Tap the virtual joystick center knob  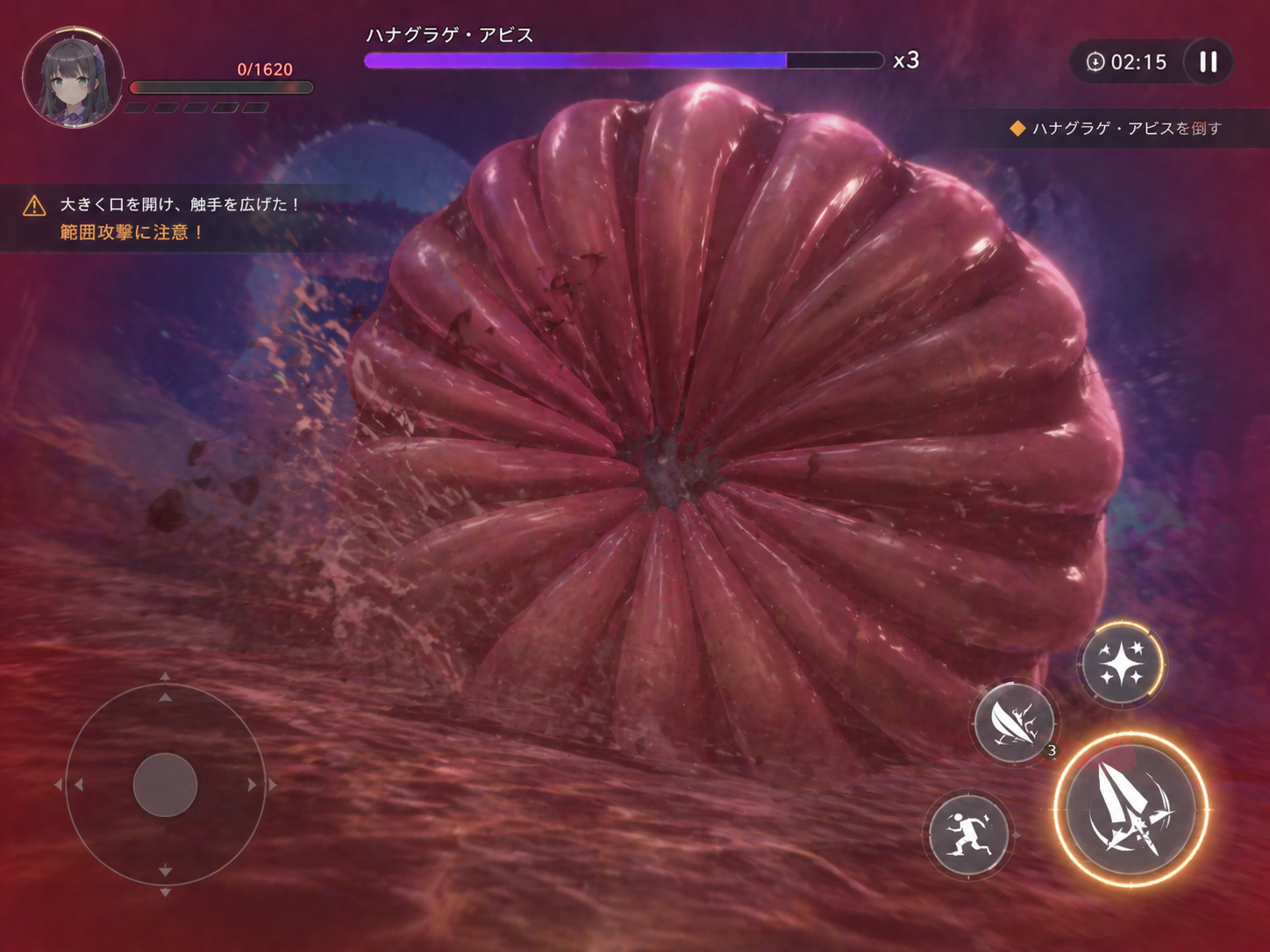[165, 785]
